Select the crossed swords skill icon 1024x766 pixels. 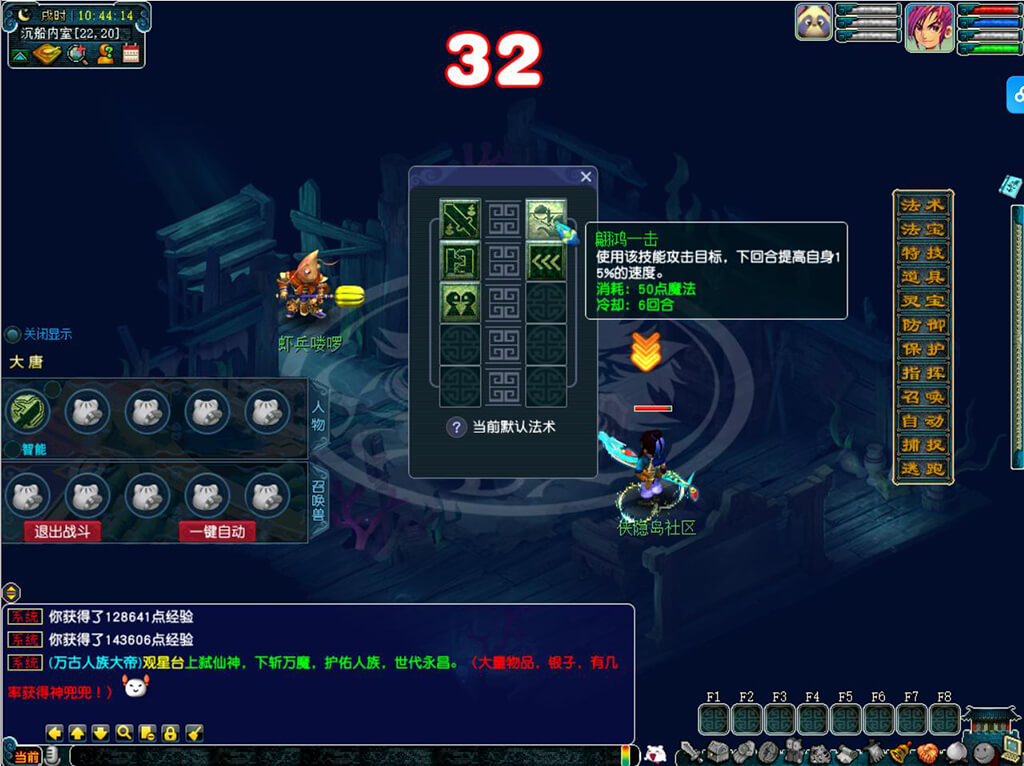pos(459,218)
